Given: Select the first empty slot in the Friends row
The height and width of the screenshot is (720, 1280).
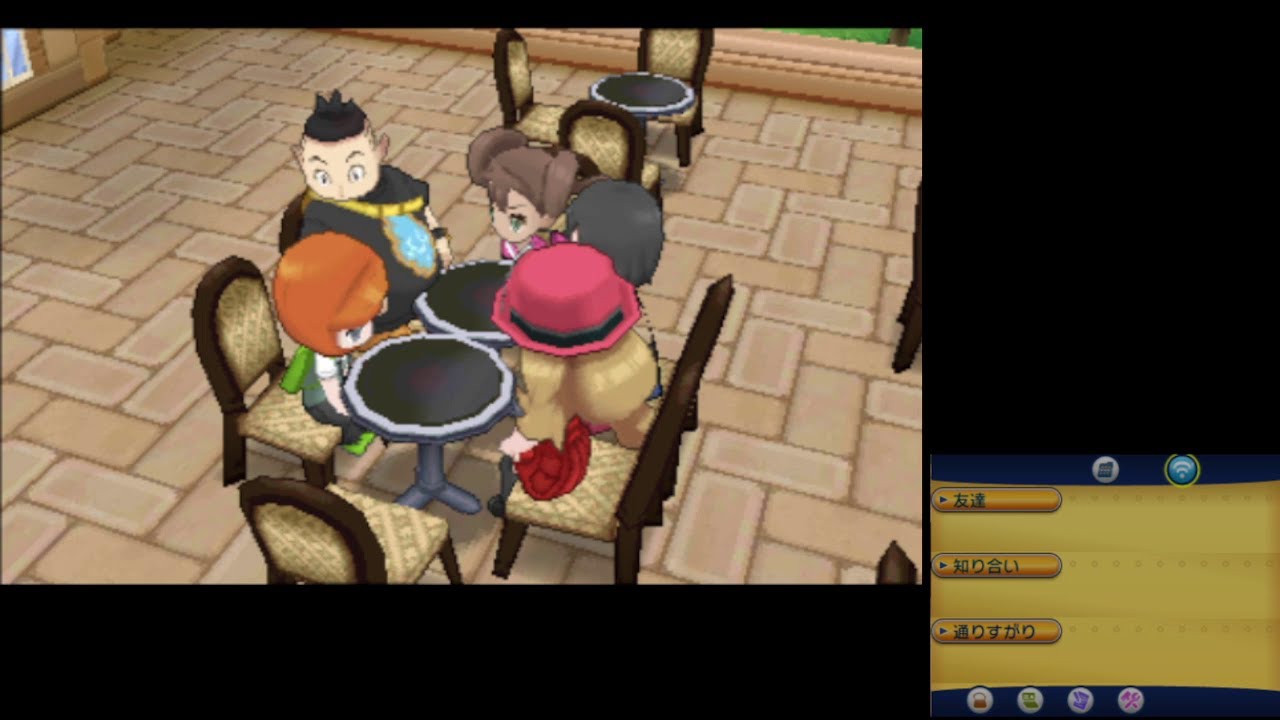Looking at the screenshot, I should click(x=1072, y=498).
